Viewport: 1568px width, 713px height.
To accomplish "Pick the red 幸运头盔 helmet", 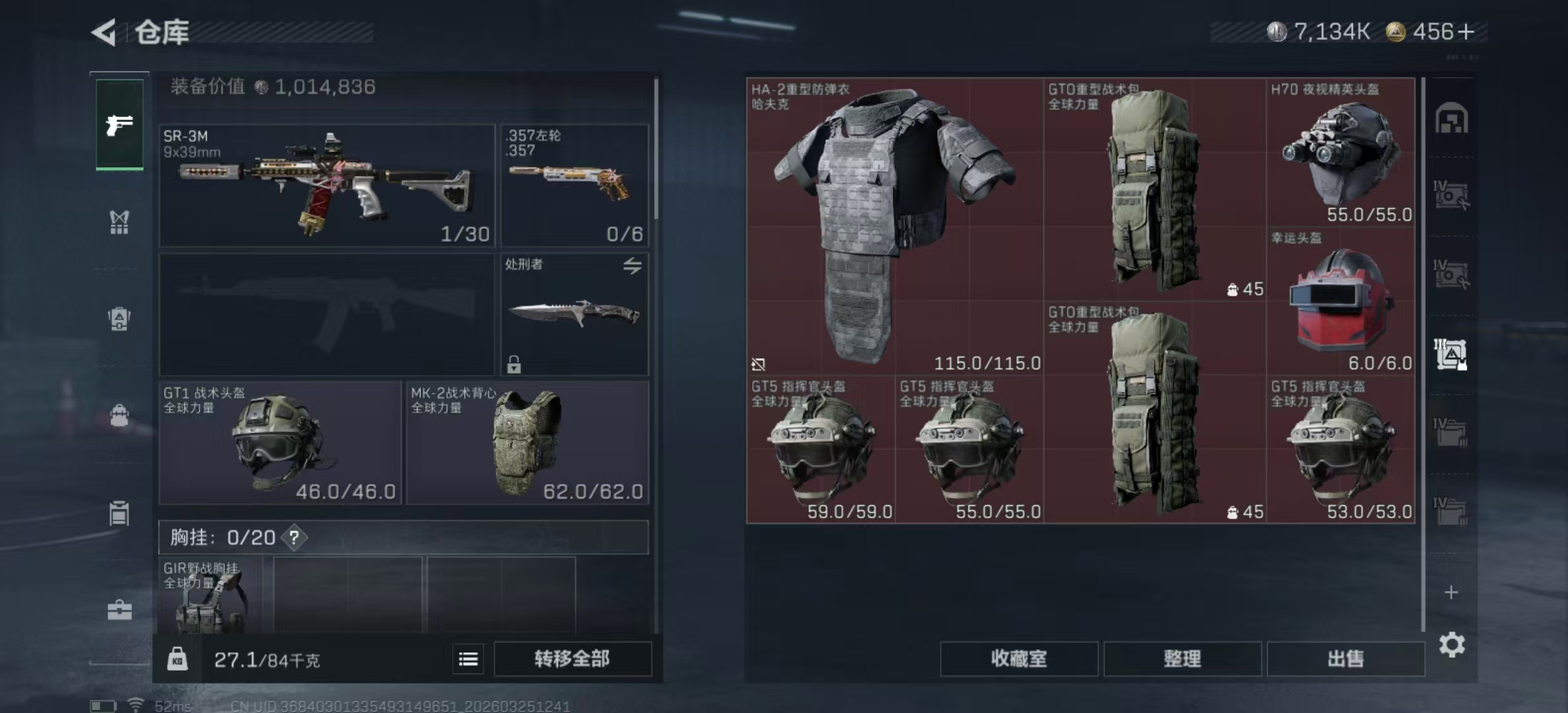I will pos(1340,301).
